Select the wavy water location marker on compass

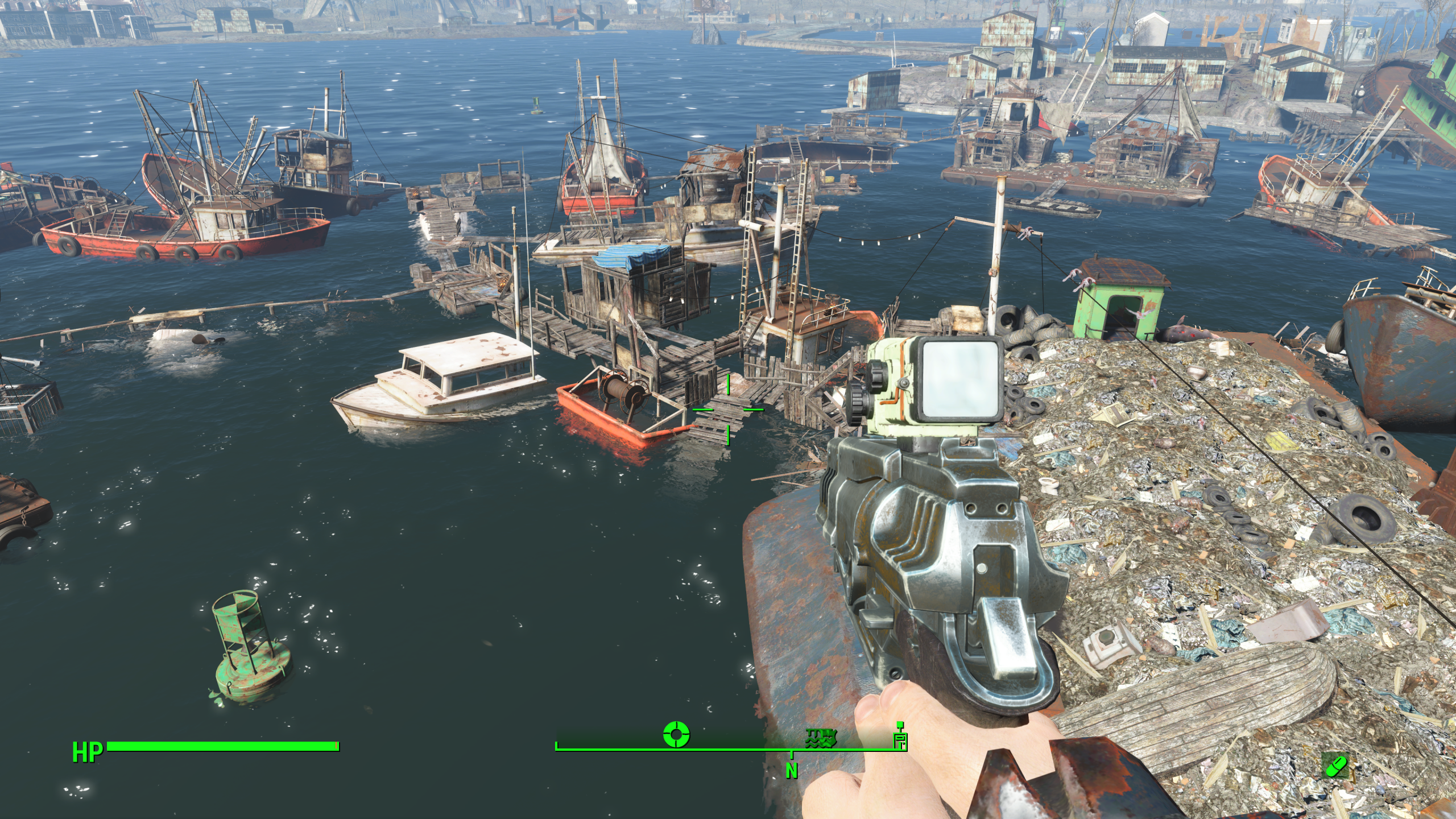tap(821, 738)
